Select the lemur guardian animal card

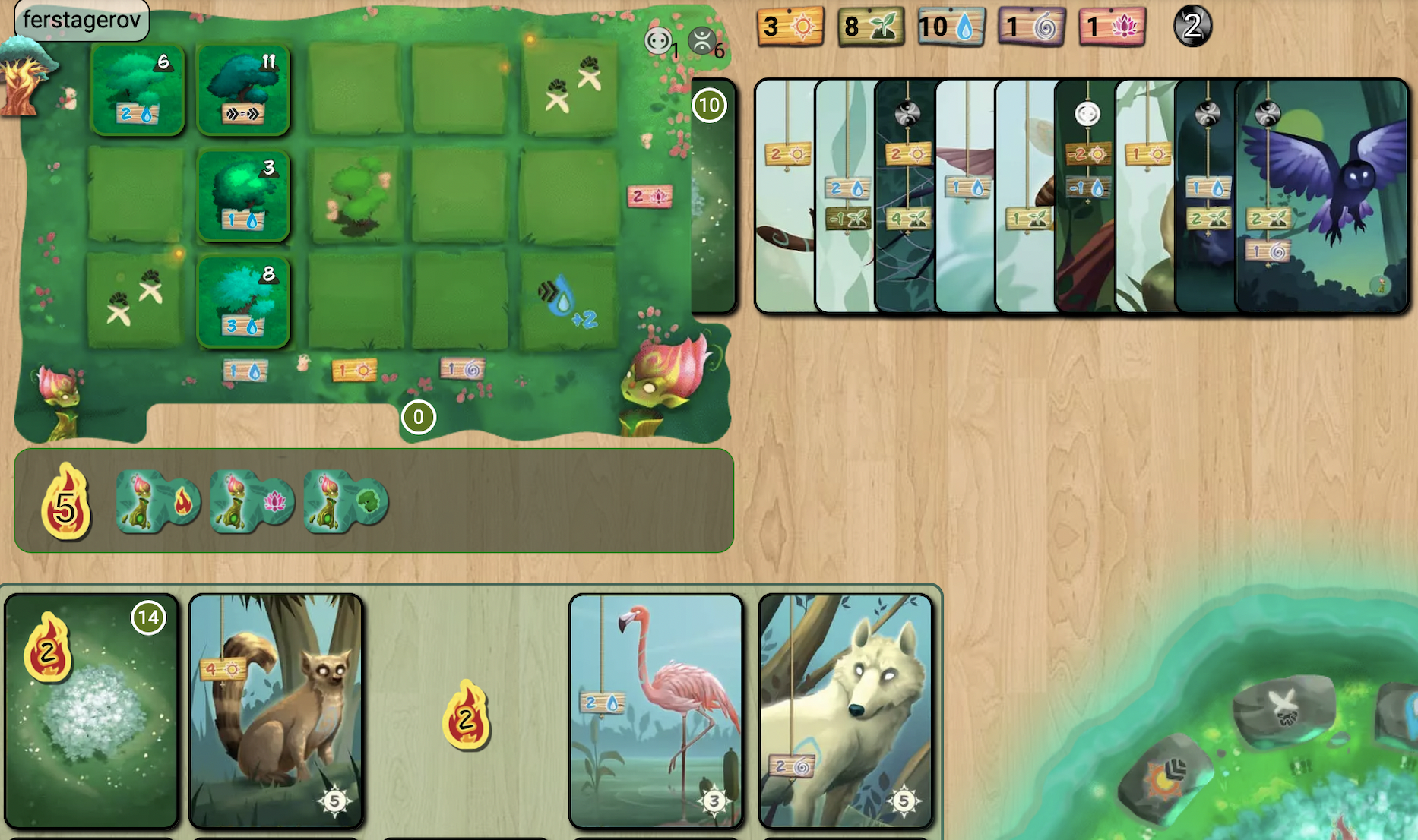pos(276,710)
